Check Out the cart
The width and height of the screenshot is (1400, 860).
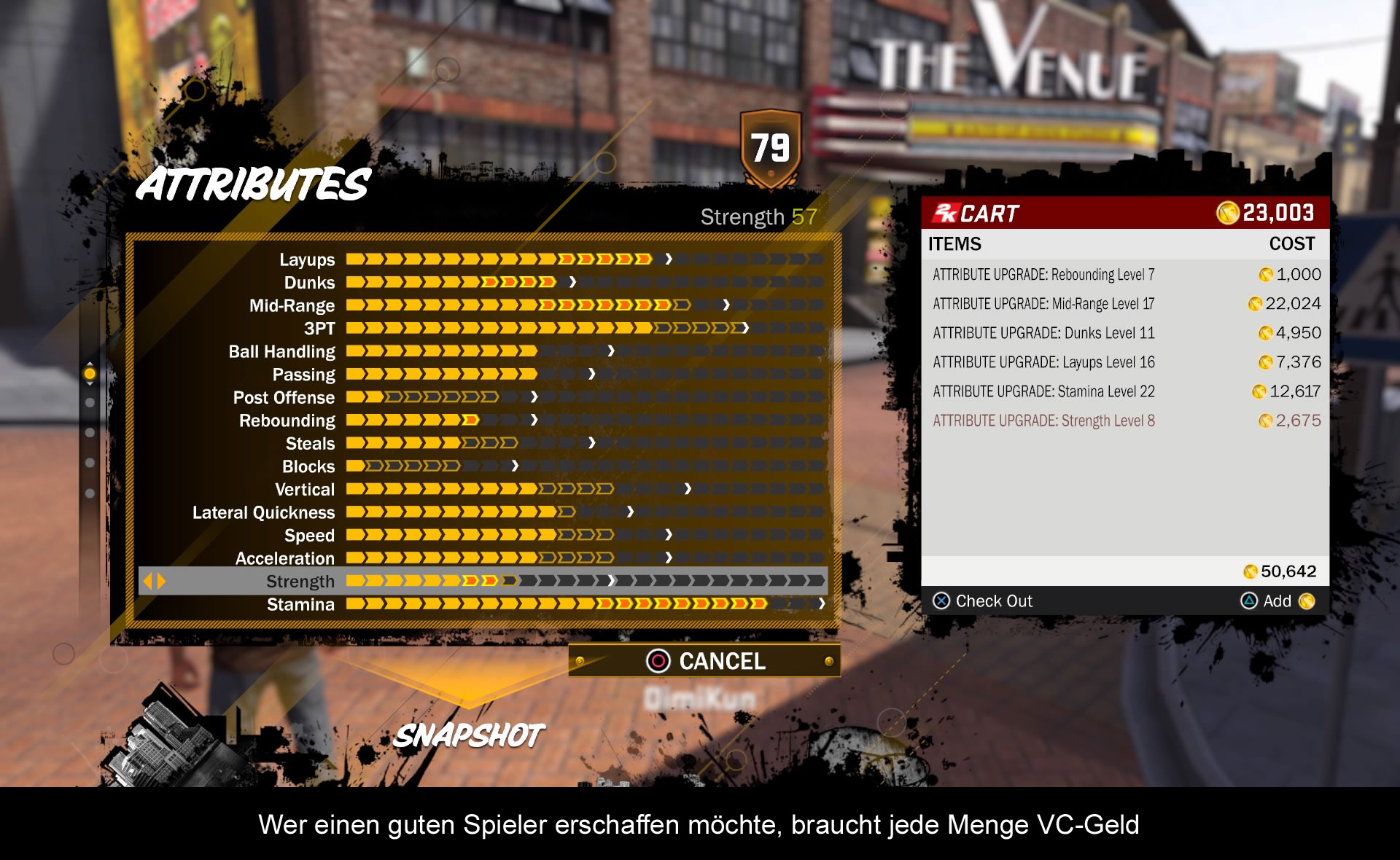click(x=983, y=601)
